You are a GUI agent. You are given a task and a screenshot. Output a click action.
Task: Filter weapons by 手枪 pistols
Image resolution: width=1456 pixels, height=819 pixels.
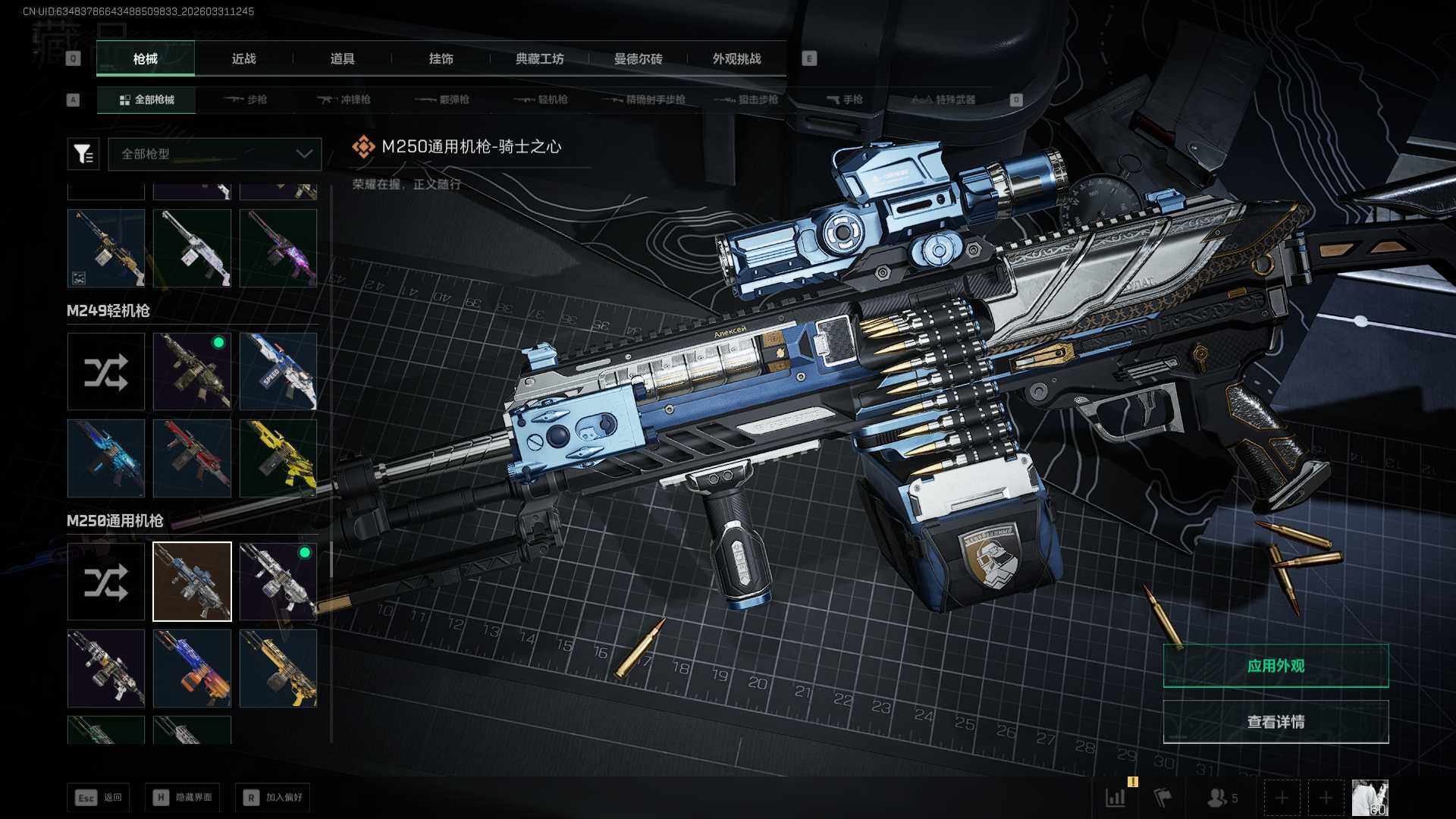pyautogui.click(x=844, y=99)
